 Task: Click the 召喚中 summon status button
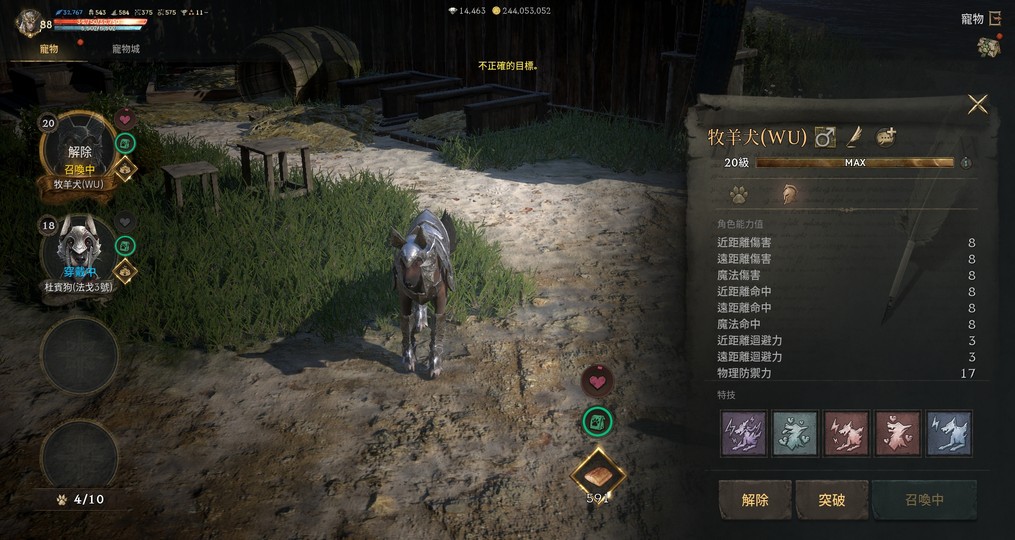[923, 499]
